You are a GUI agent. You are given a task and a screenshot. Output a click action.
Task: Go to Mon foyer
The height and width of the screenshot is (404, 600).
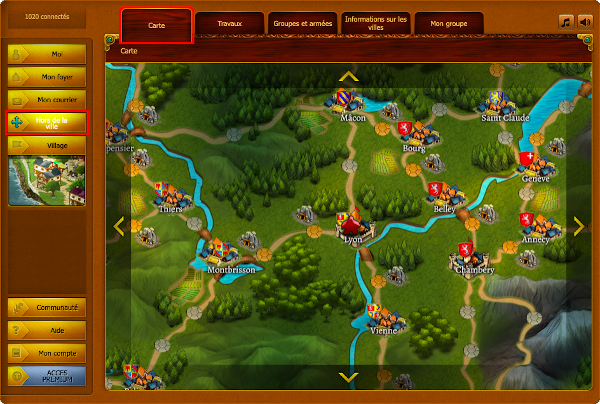(x=47, y=77)
